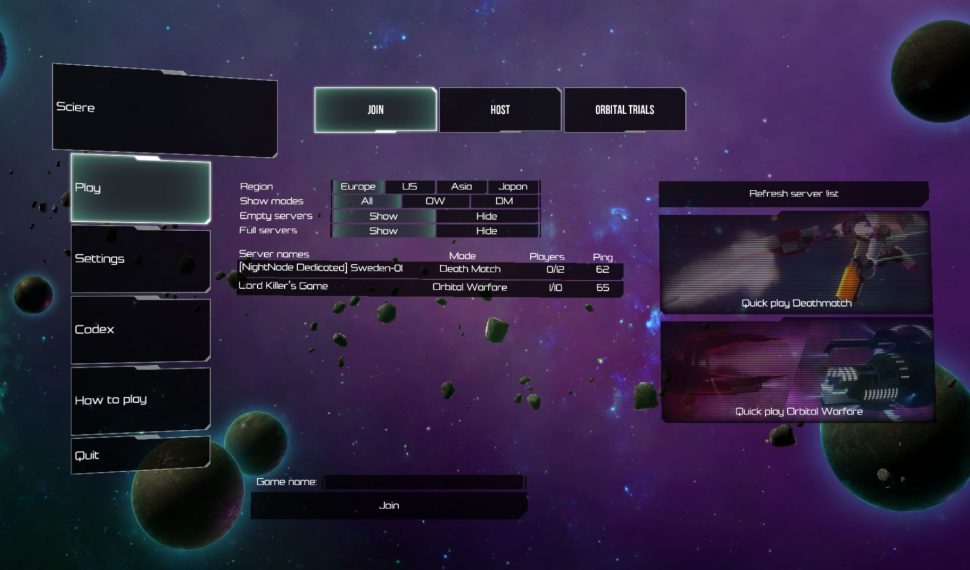Screen dimensions: 970x570
Task: Click the Game name text field
Action: (424, 482)
